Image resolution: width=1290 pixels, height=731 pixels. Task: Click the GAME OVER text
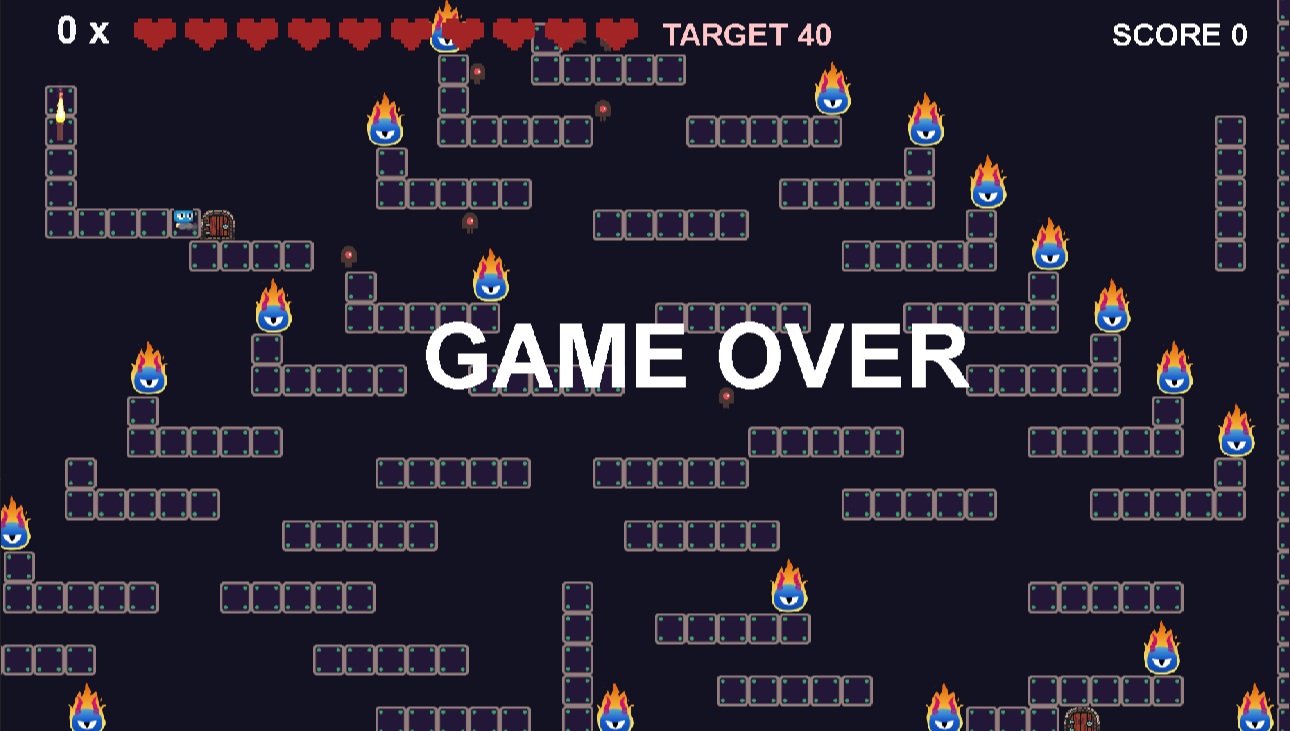pos(697,355)
